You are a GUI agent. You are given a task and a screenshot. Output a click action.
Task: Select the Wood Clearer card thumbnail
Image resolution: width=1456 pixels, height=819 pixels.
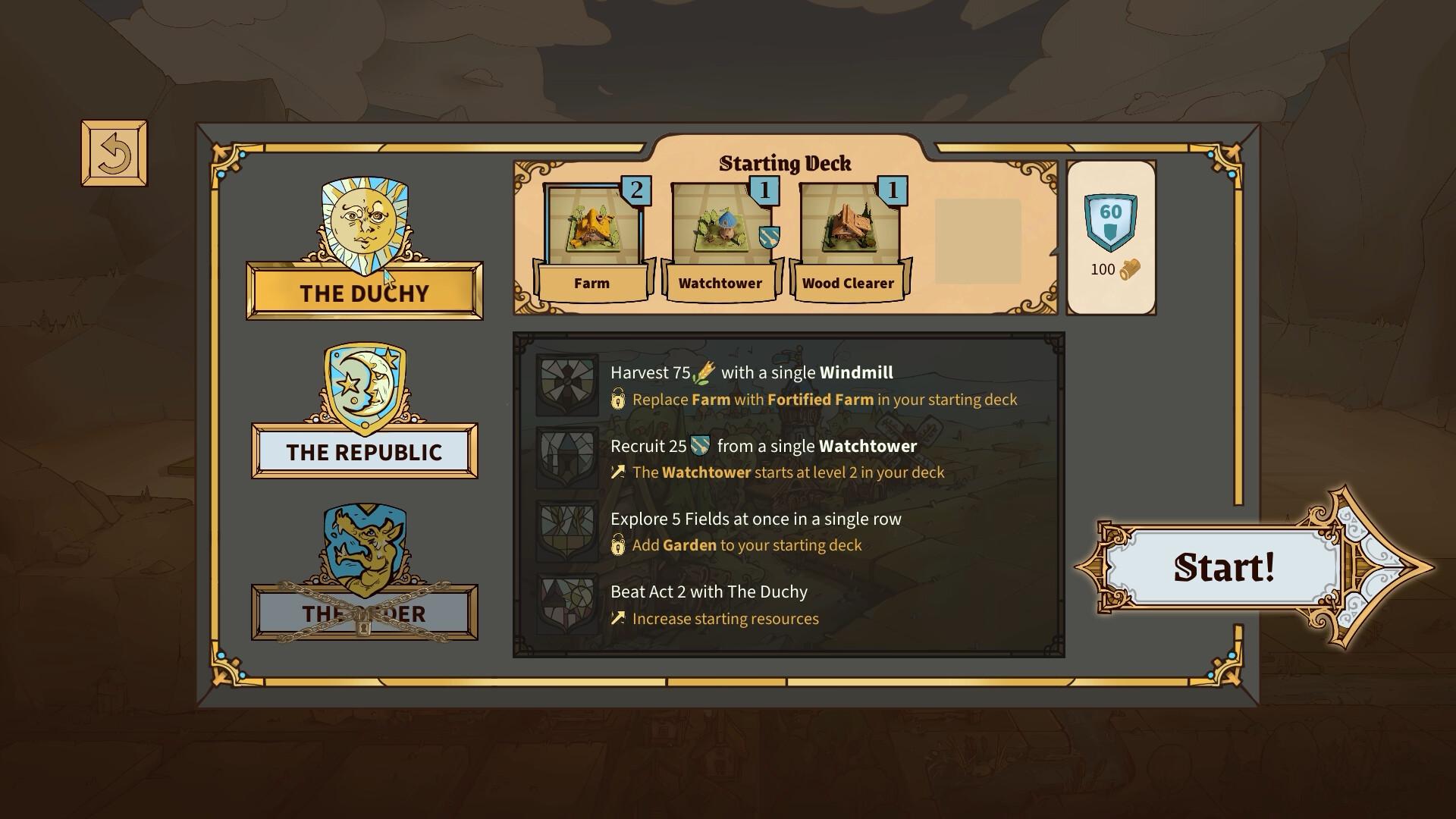coord(848,227)
